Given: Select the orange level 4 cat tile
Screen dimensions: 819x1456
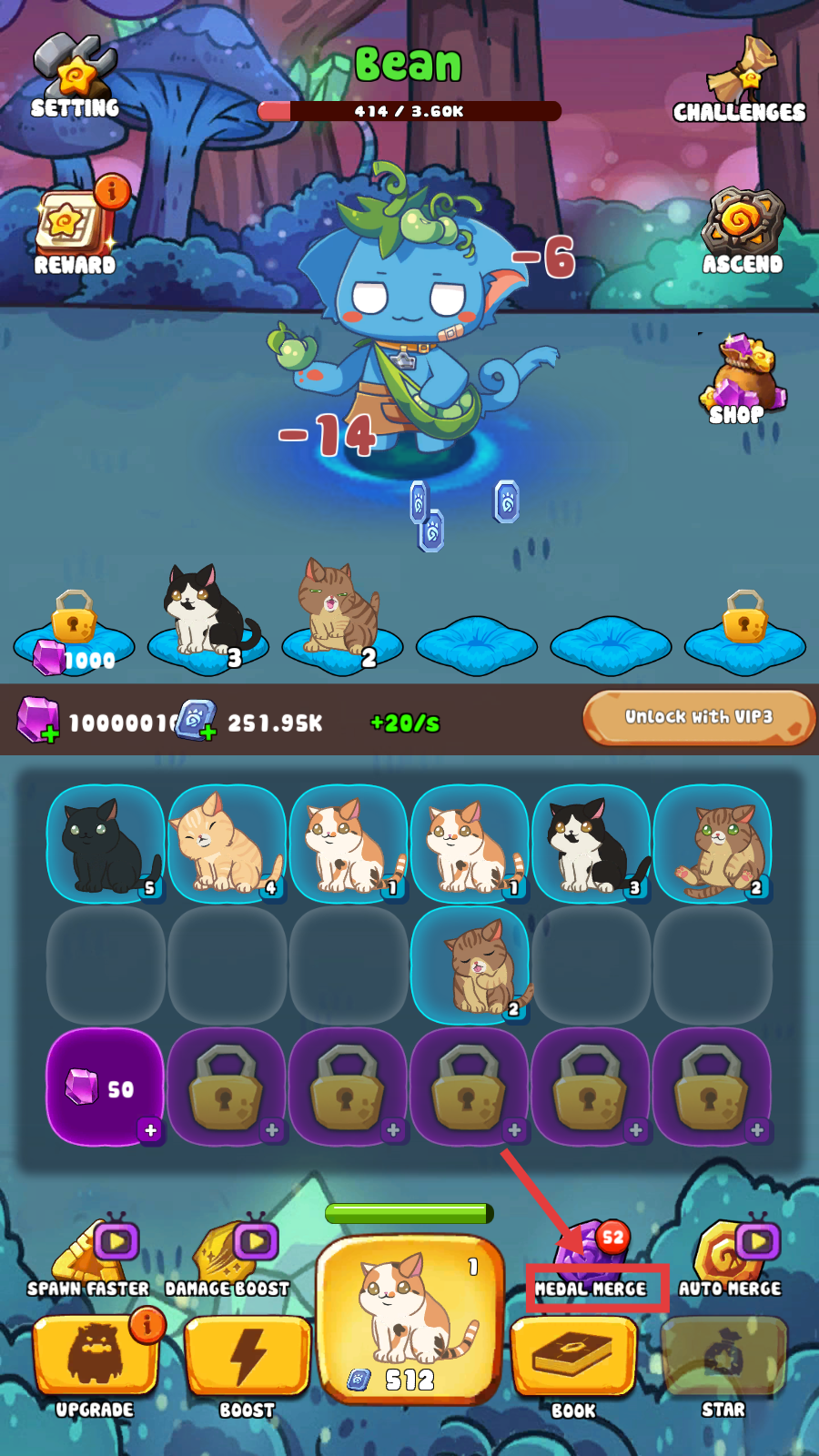Looking at the screenshot, I should click(x=227, y=844).
